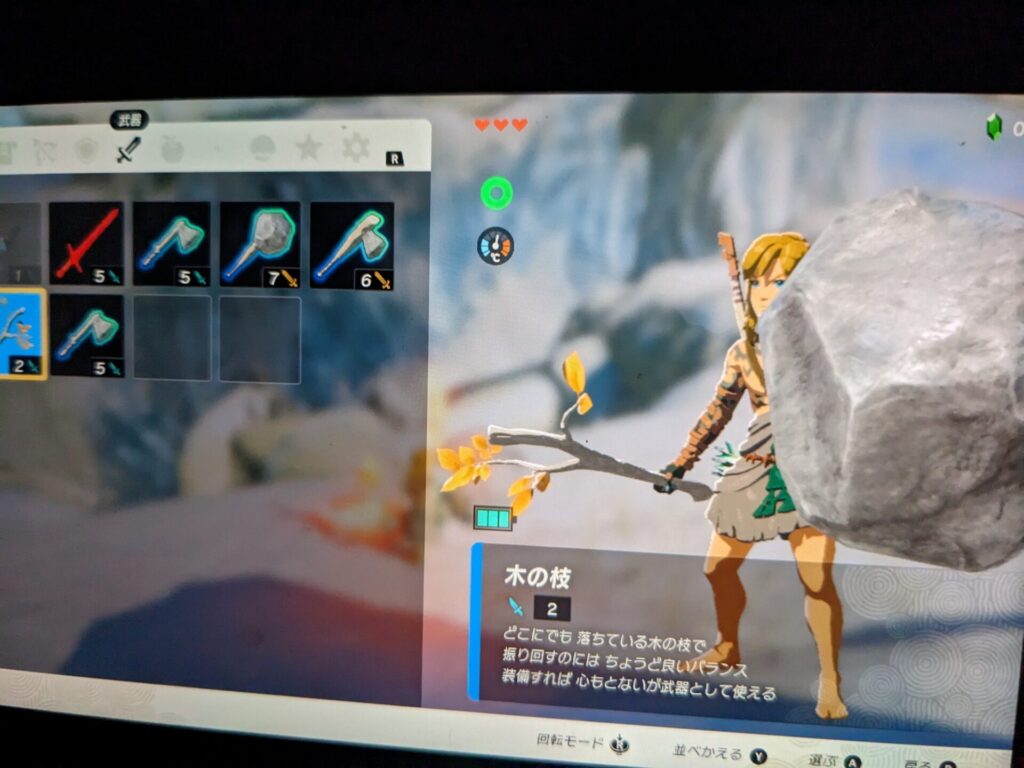
Task: Select the red sword weapon slot
Action: coord(86,243)
